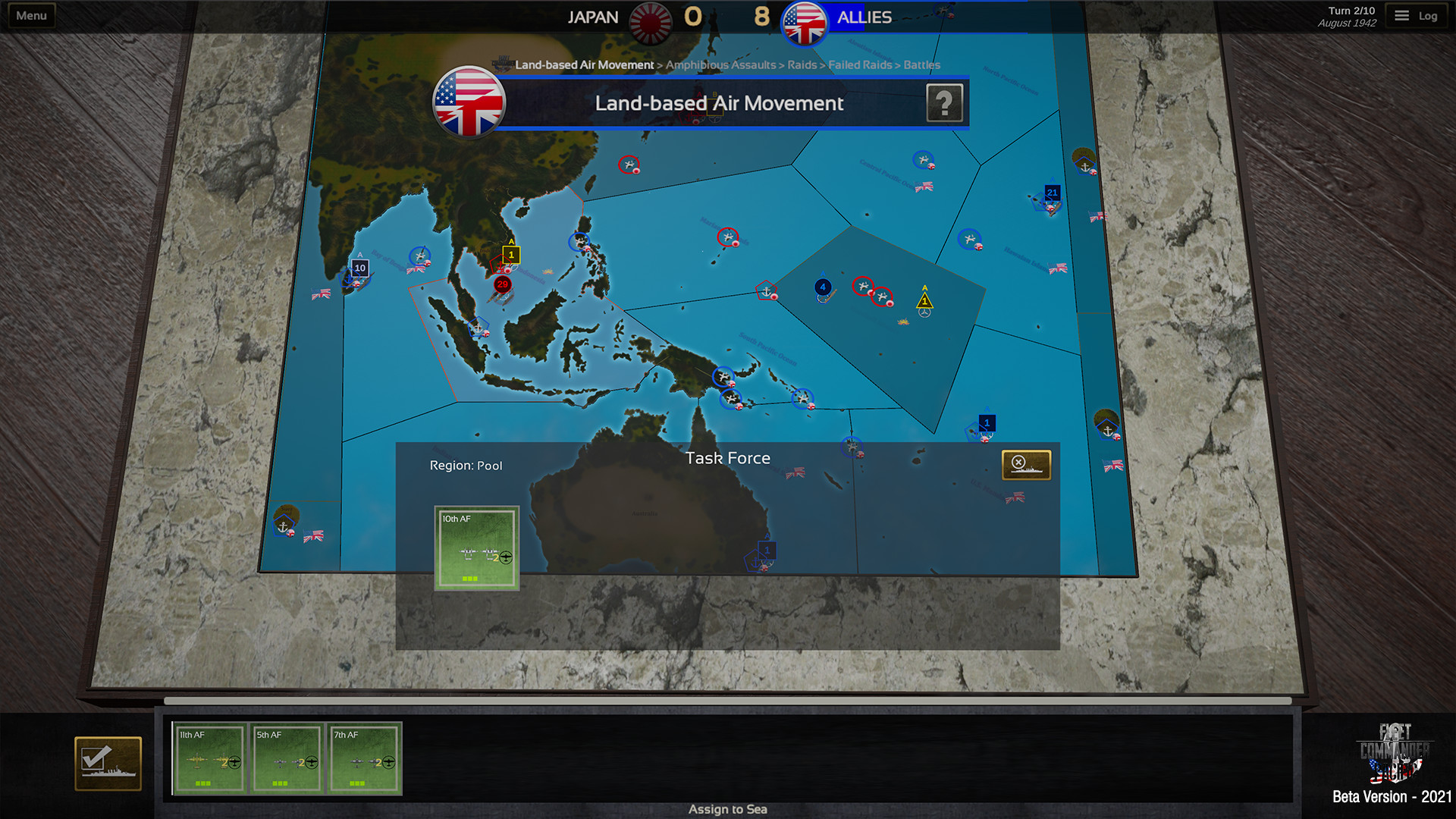Click the red 29-strength Japanese counter near Singapore
This screenshot has height=819, width=1456.
(x=501, y=284)
